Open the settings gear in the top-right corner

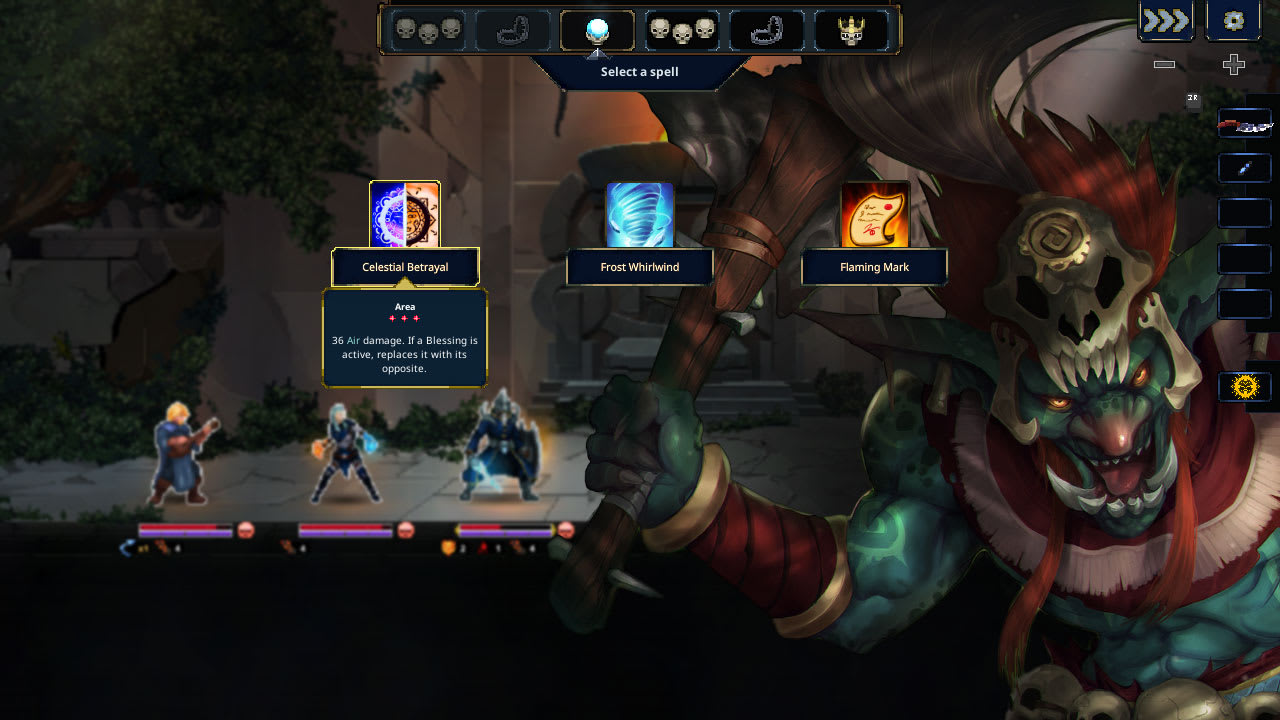1232,20
